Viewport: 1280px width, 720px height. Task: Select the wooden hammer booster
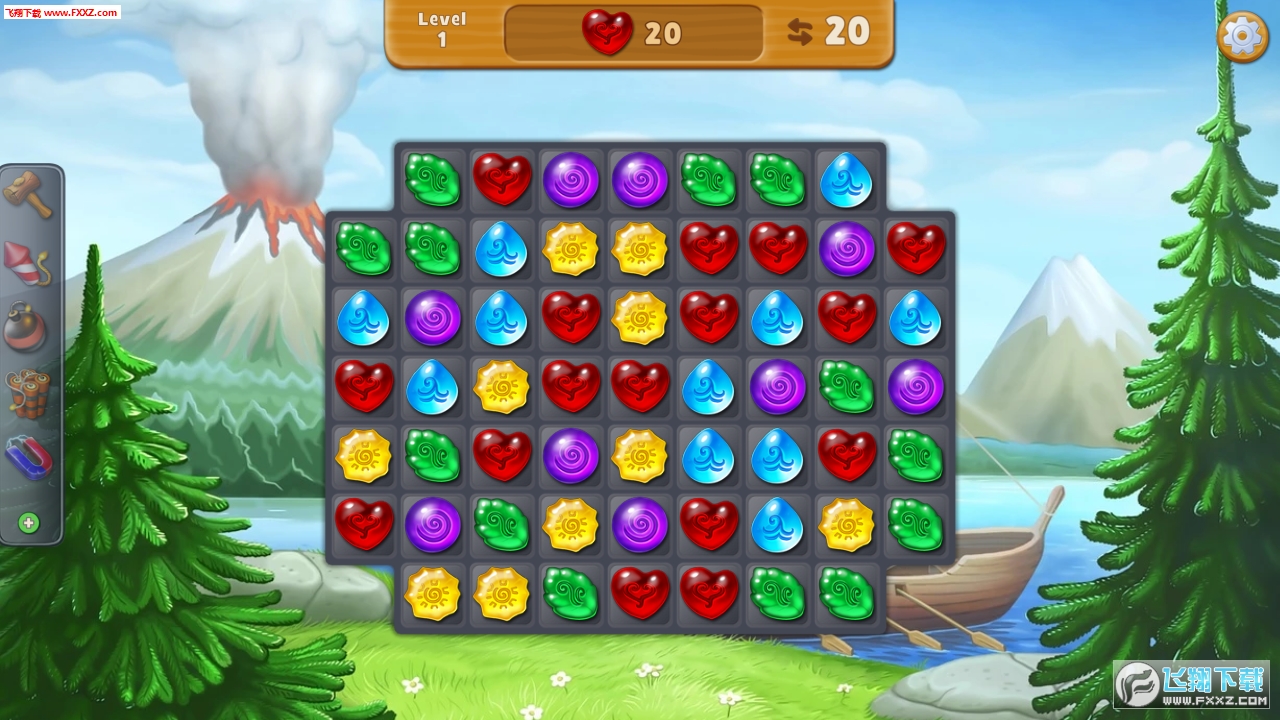point(28,193)
